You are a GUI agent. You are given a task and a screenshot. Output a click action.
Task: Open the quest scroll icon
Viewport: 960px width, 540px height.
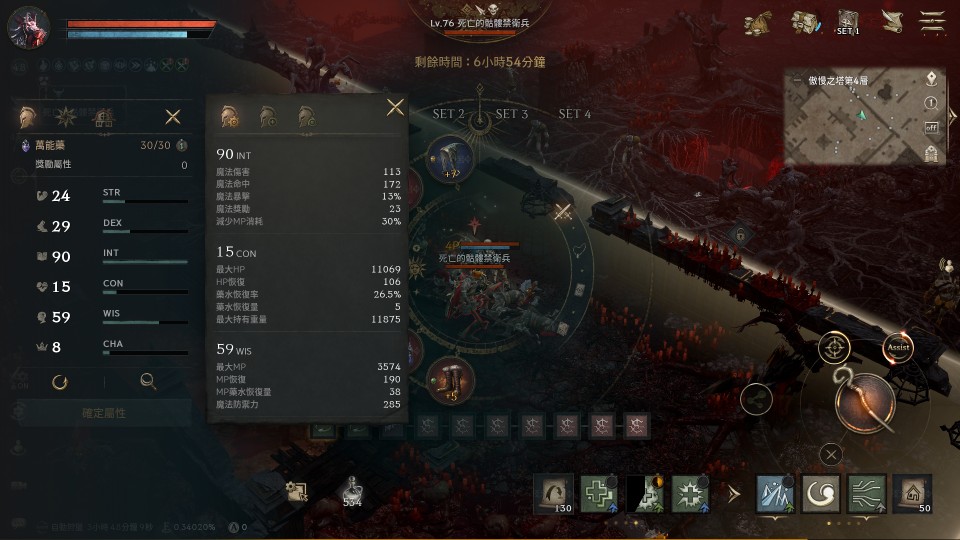(x=891, y=22)
